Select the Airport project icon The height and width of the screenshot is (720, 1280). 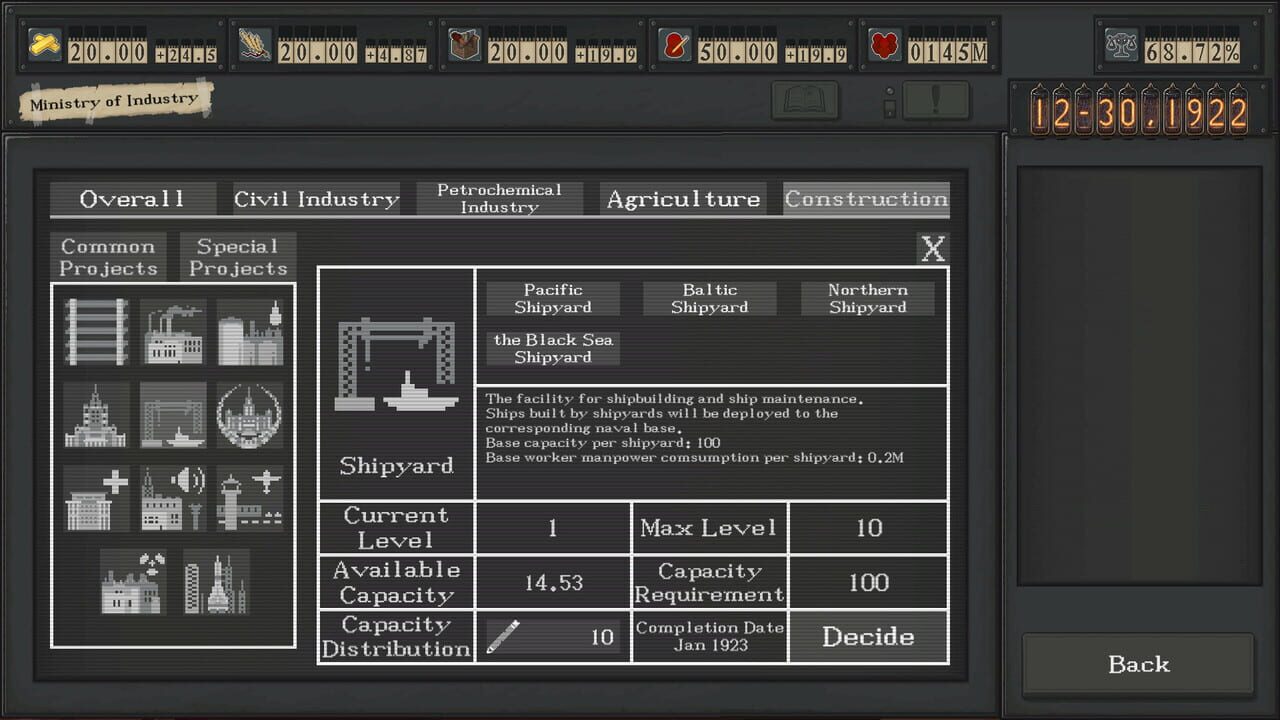coord(249,498)
